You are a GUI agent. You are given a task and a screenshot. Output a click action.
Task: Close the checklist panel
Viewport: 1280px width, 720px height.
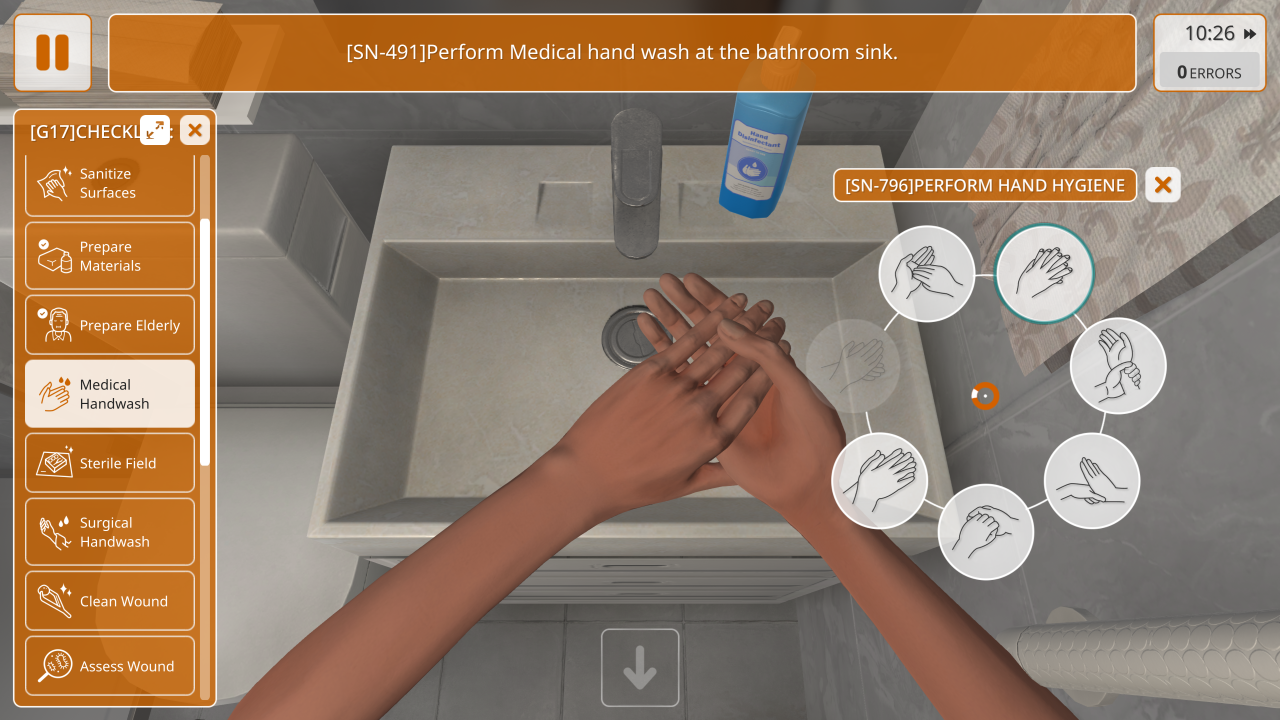[x=195, y=129]
